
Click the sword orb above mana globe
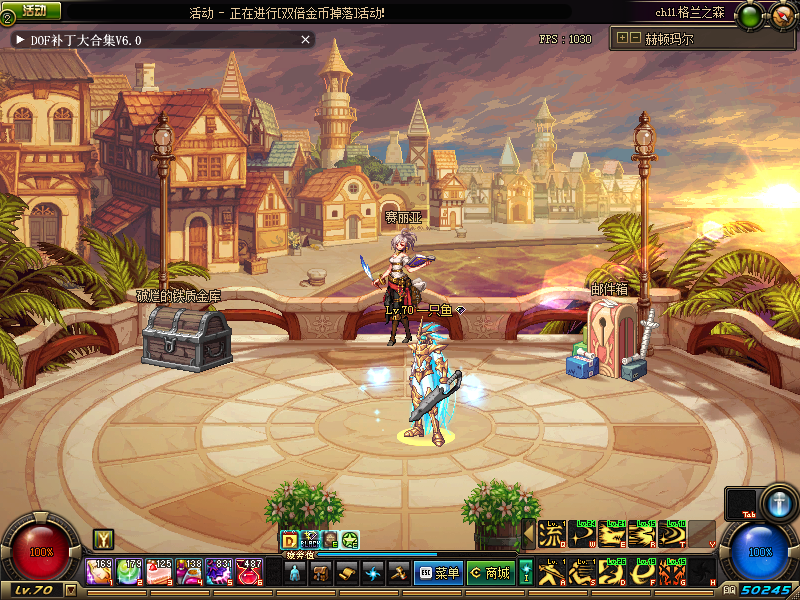pyautogui.click(x=778, y=503)
